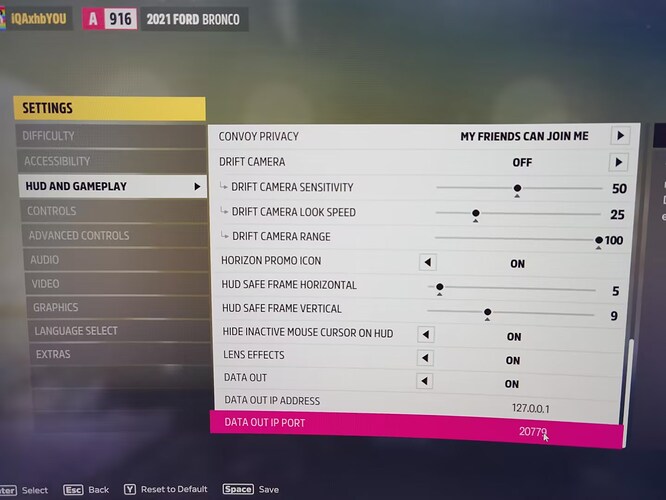The width and height of the screenshot is (666, 500).
Task: Go to Advanced Controls
Action: [x=78, y=236]
